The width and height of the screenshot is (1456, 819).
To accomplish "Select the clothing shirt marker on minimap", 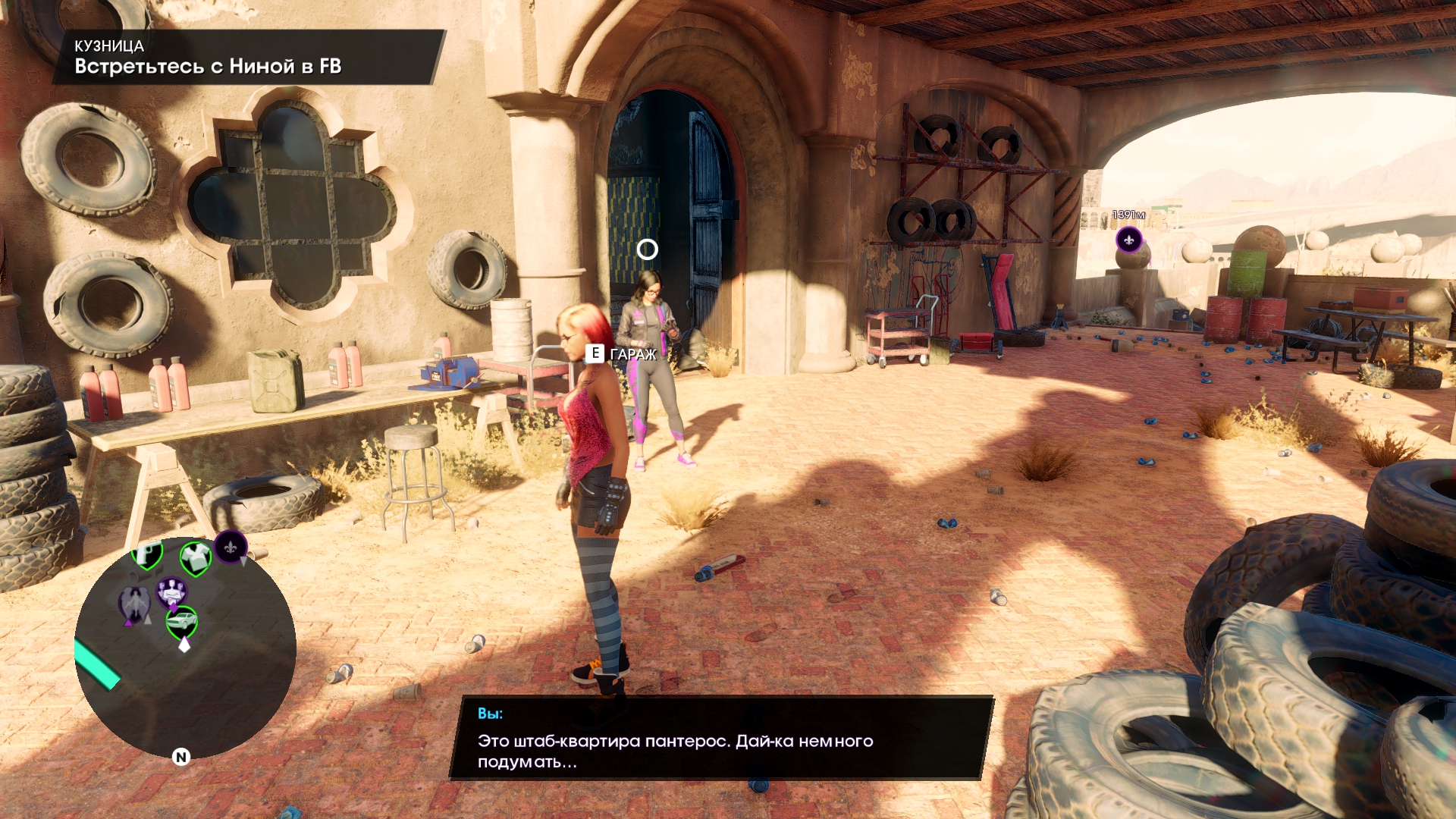I will pyautogui.click(x=195, y=558).
